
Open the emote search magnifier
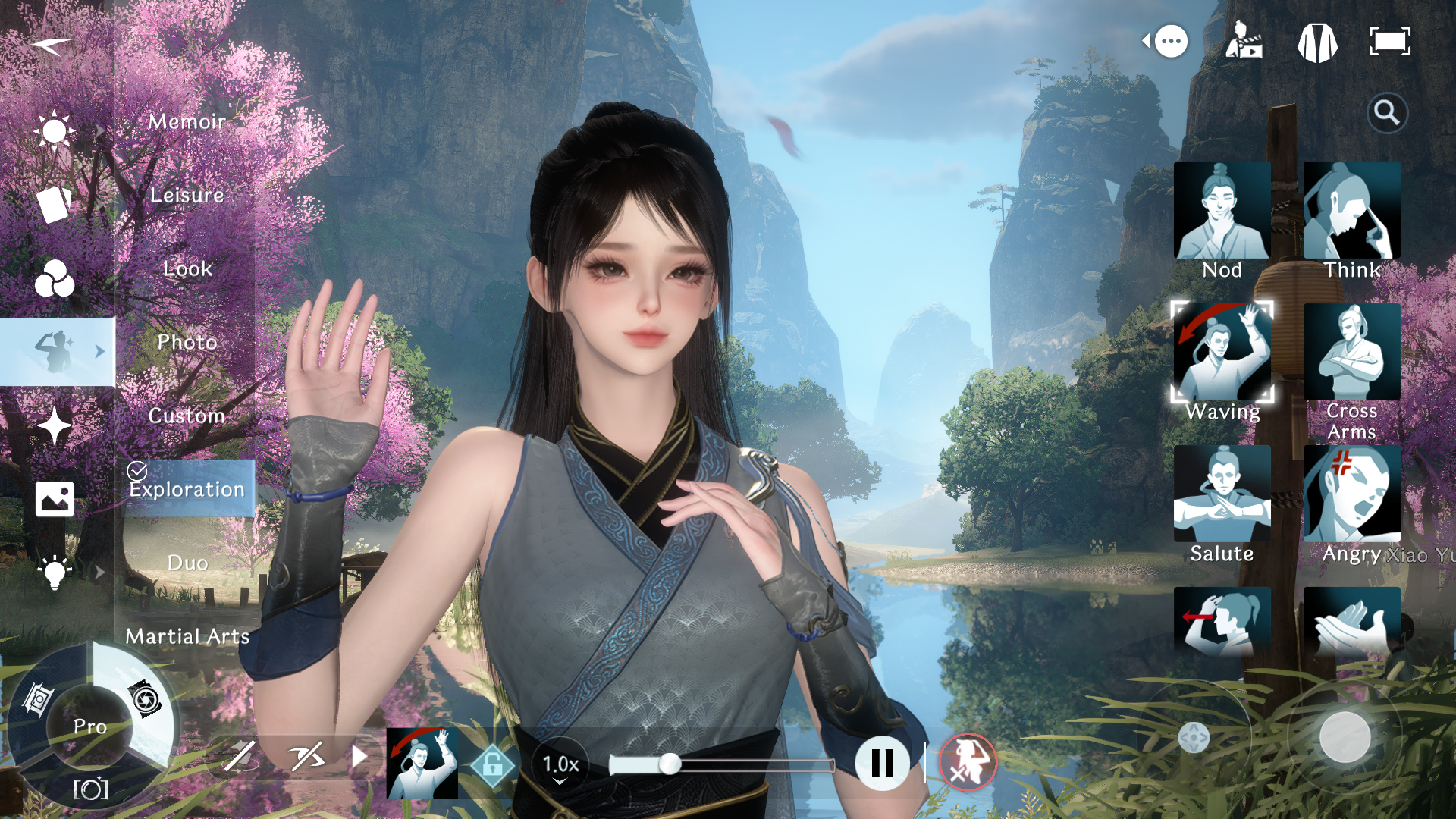coord(1387,113)
